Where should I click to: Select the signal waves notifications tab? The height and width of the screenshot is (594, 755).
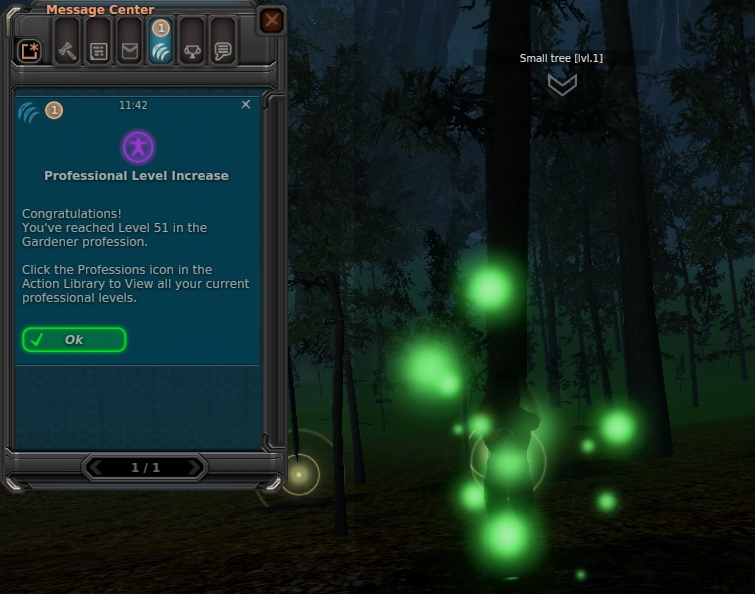pos(160,51)
